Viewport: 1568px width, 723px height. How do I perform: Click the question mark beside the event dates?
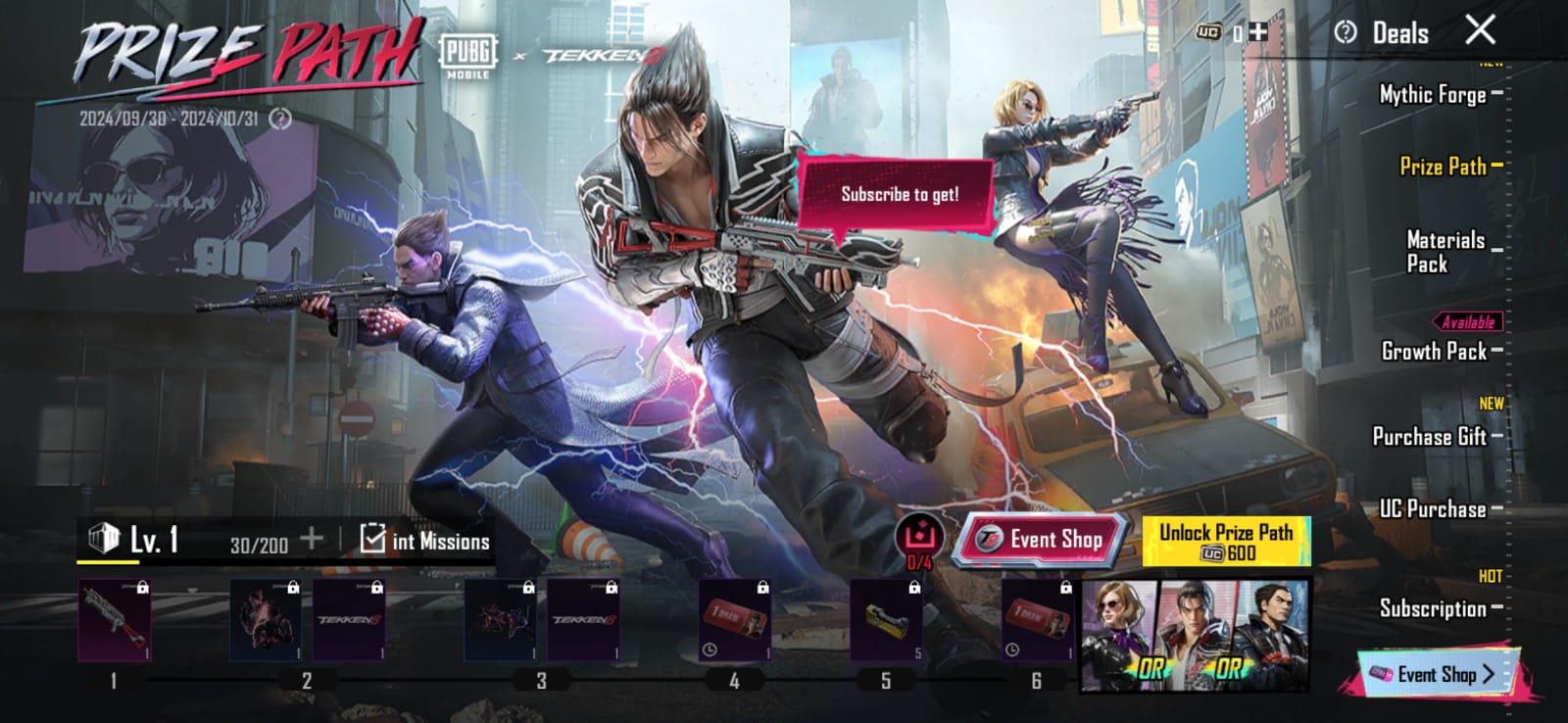pyautogui.click(x=282, y=120)
